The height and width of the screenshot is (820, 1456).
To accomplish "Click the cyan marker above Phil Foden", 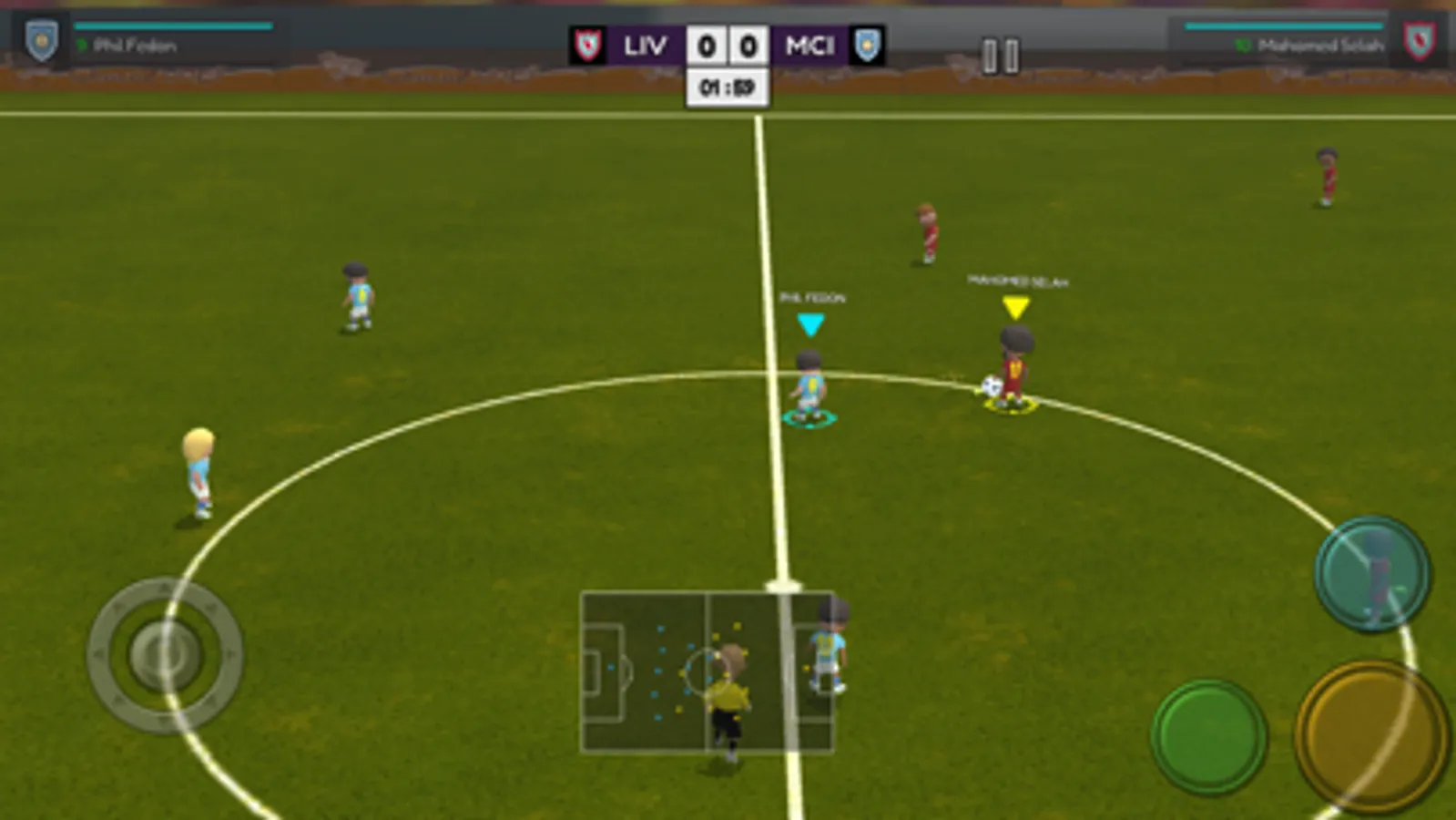I will [809, 321].
